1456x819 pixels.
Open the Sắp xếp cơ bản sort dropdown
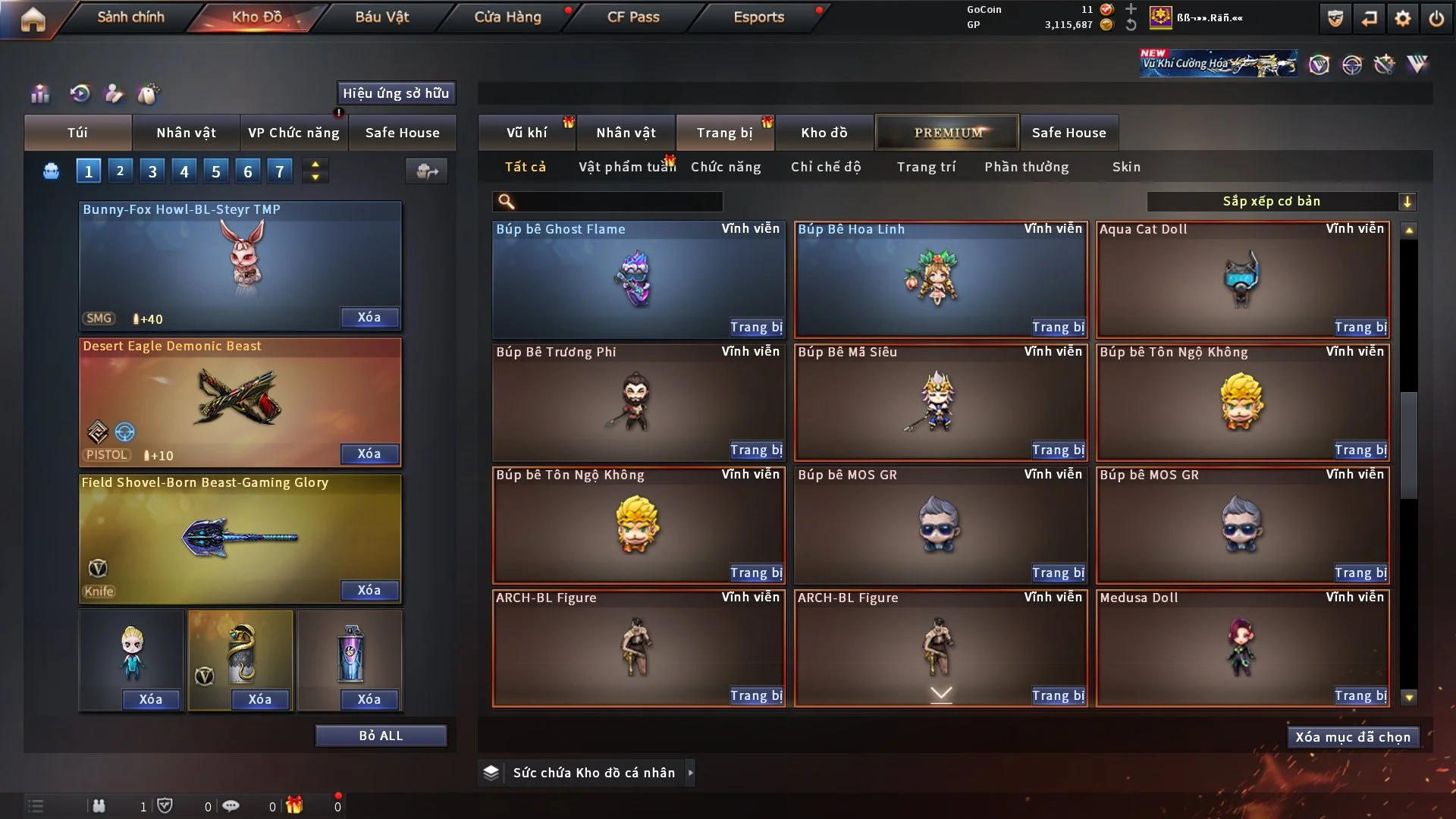(x=1281, y=202)
